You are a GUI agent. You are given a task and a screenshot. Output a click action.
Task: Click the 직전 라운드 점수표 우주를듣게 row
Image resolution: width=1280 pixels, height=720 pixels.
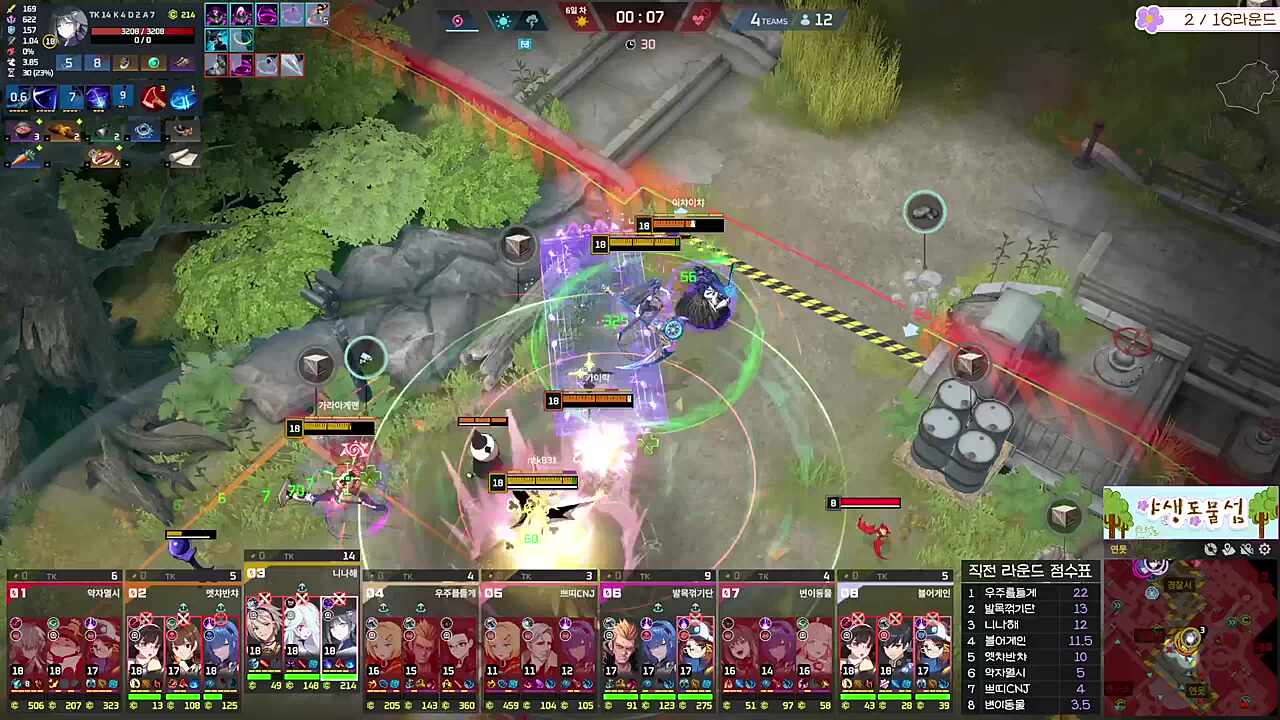1029,592
